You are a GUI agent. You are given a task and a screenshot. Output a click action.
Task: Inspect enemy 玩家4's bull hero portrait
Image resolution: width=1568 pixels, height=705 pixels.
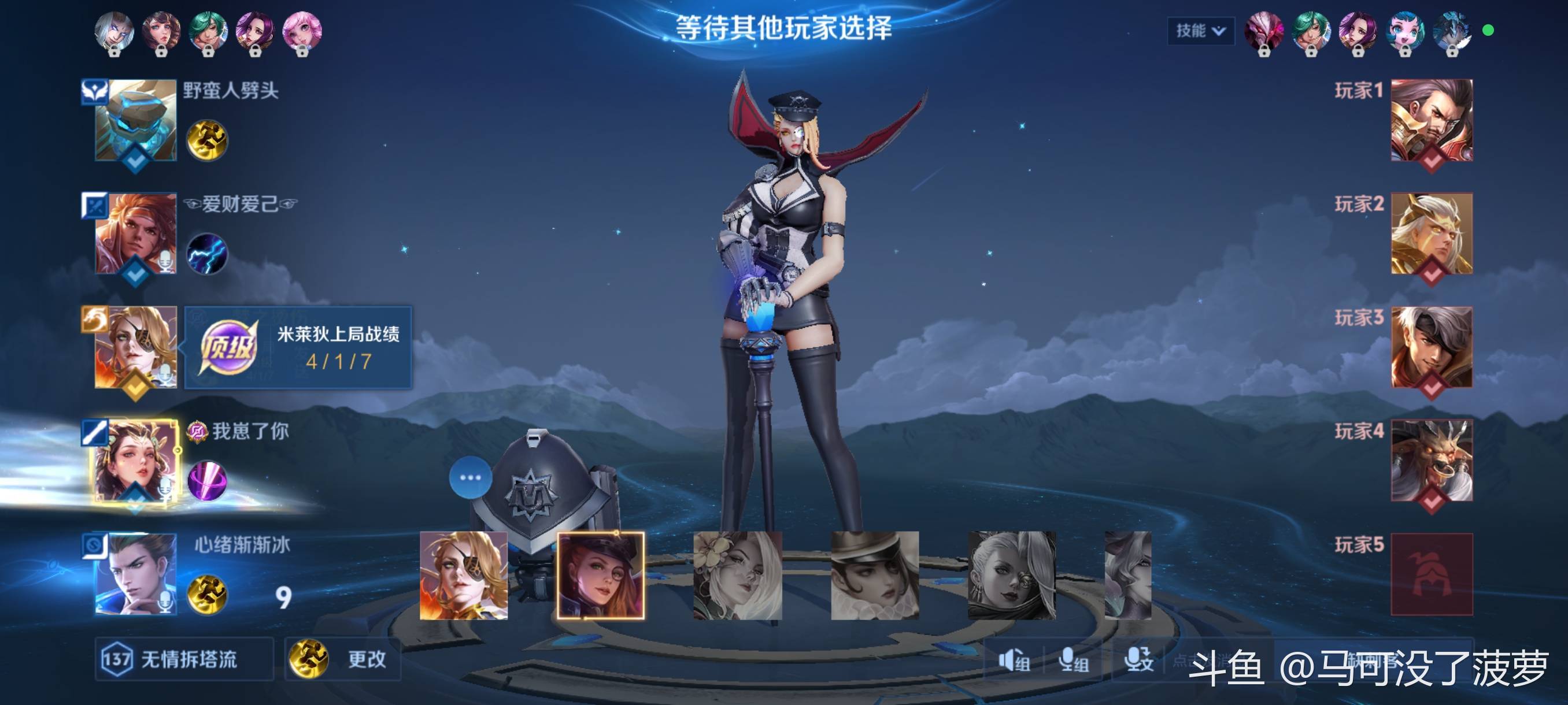click(1432, 461)
